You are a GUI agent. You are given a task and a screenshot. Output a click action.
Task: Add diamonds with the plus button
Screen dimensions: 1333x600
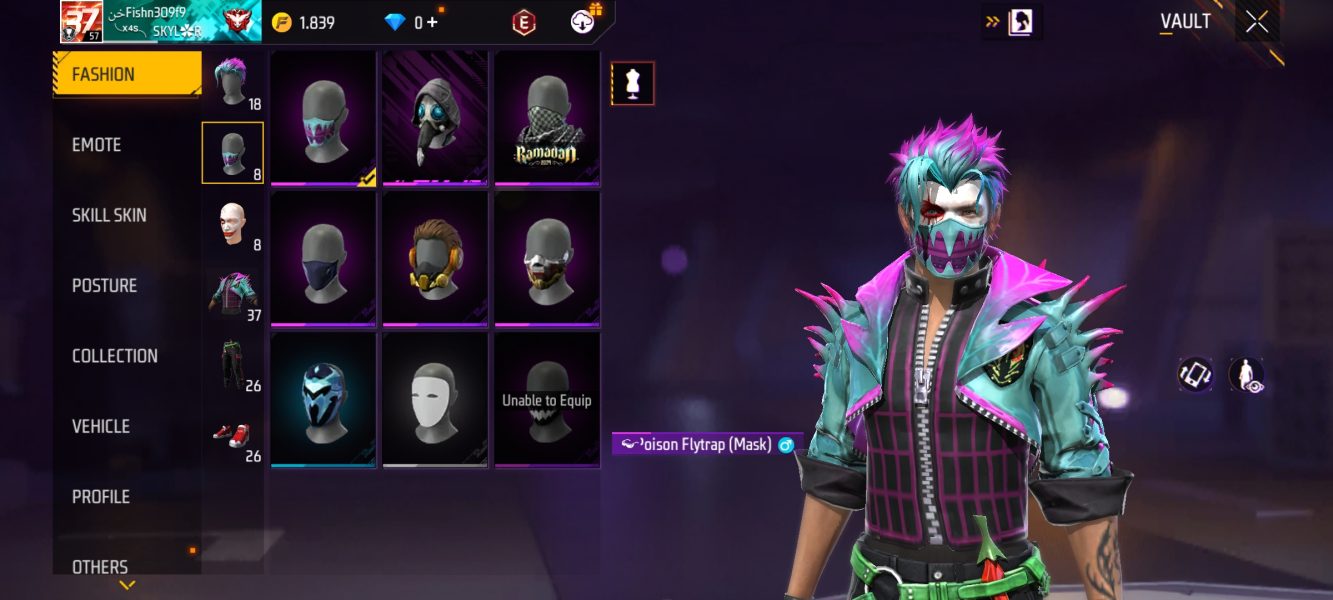(432, 22)
